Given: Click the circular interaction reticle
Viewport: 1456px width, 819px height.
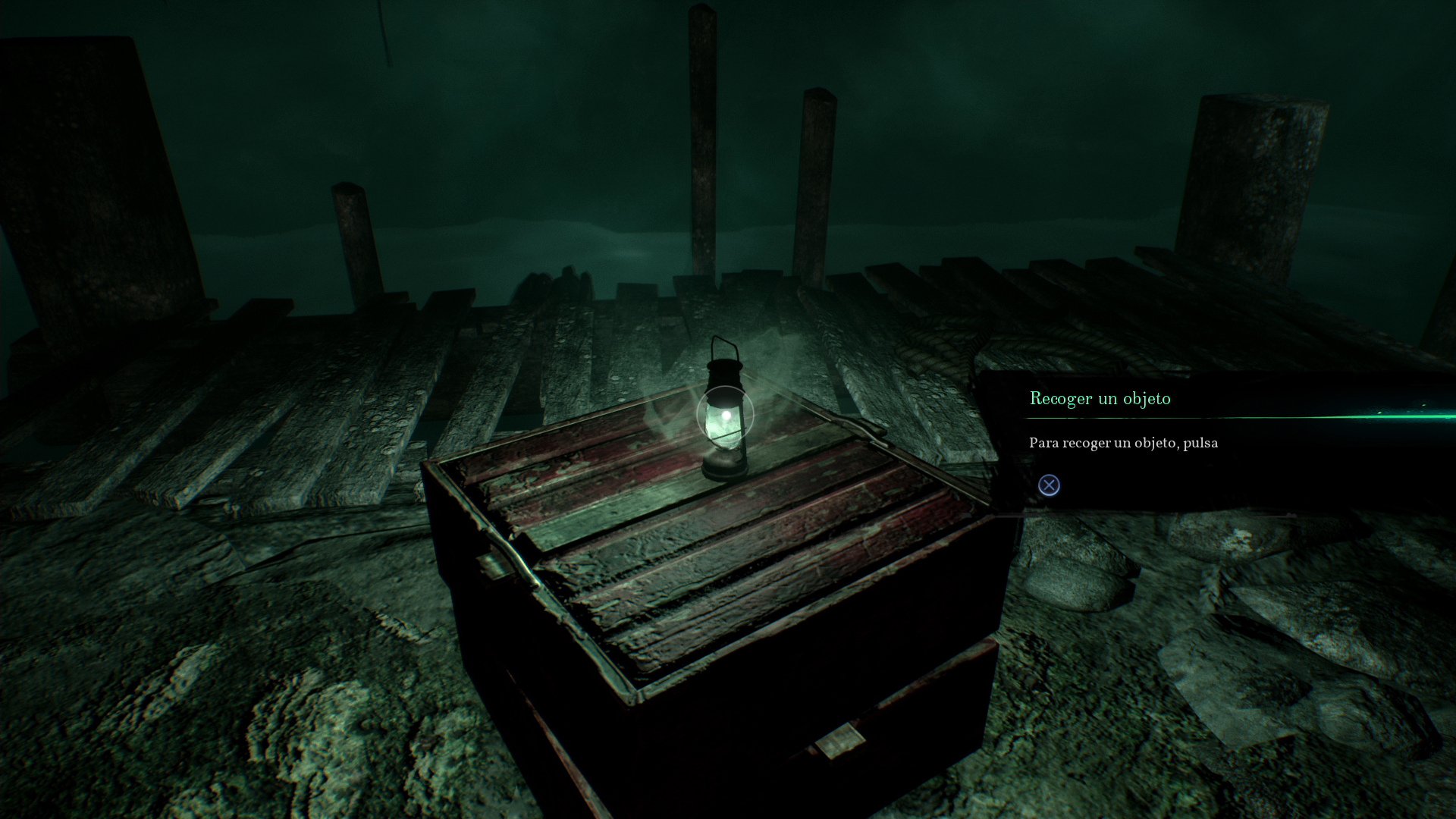Looking at the screenshot, I should click(x=726, y=413).
